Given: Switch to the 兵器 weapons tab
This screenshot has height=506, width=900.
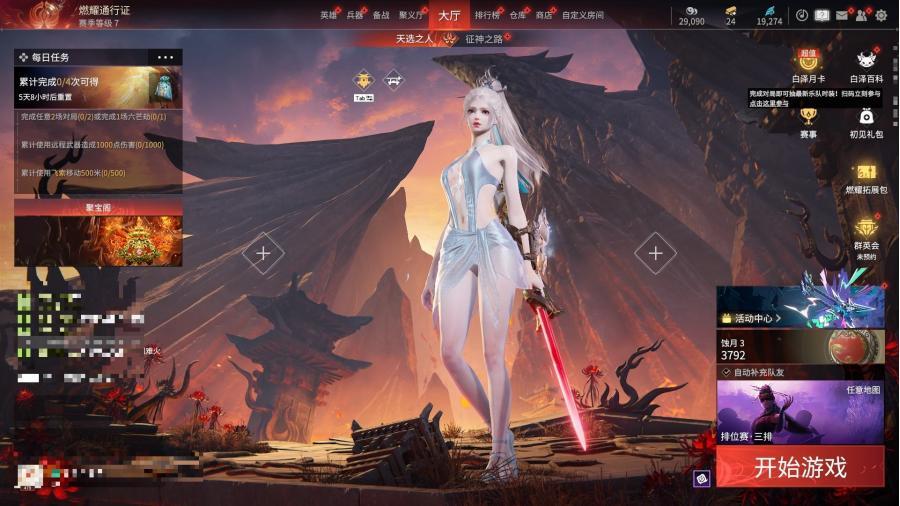Looking at the screenshot, I should [355, 15].
